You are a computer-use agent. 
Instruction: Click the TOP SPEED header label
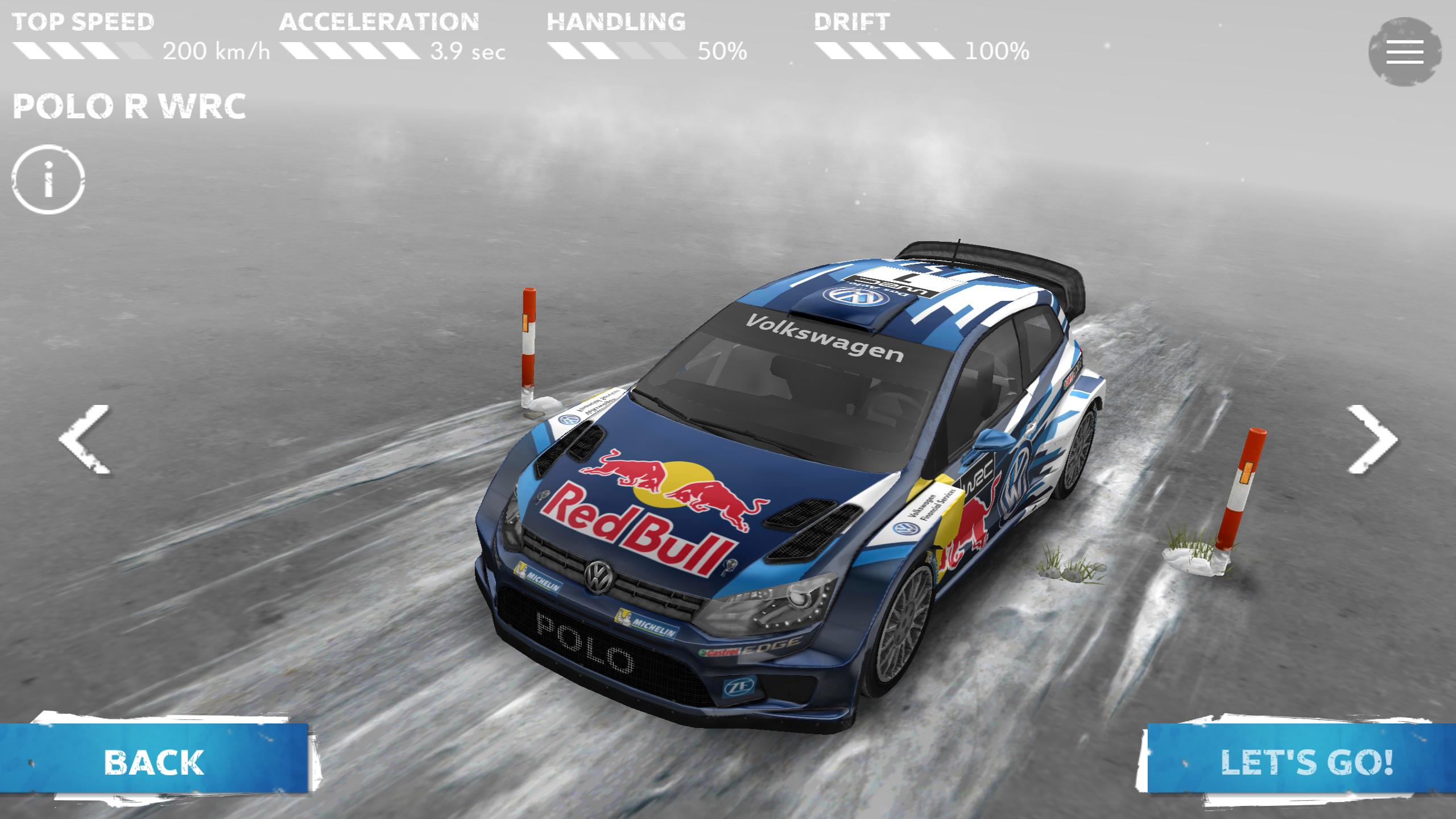(x=82, y=22)
